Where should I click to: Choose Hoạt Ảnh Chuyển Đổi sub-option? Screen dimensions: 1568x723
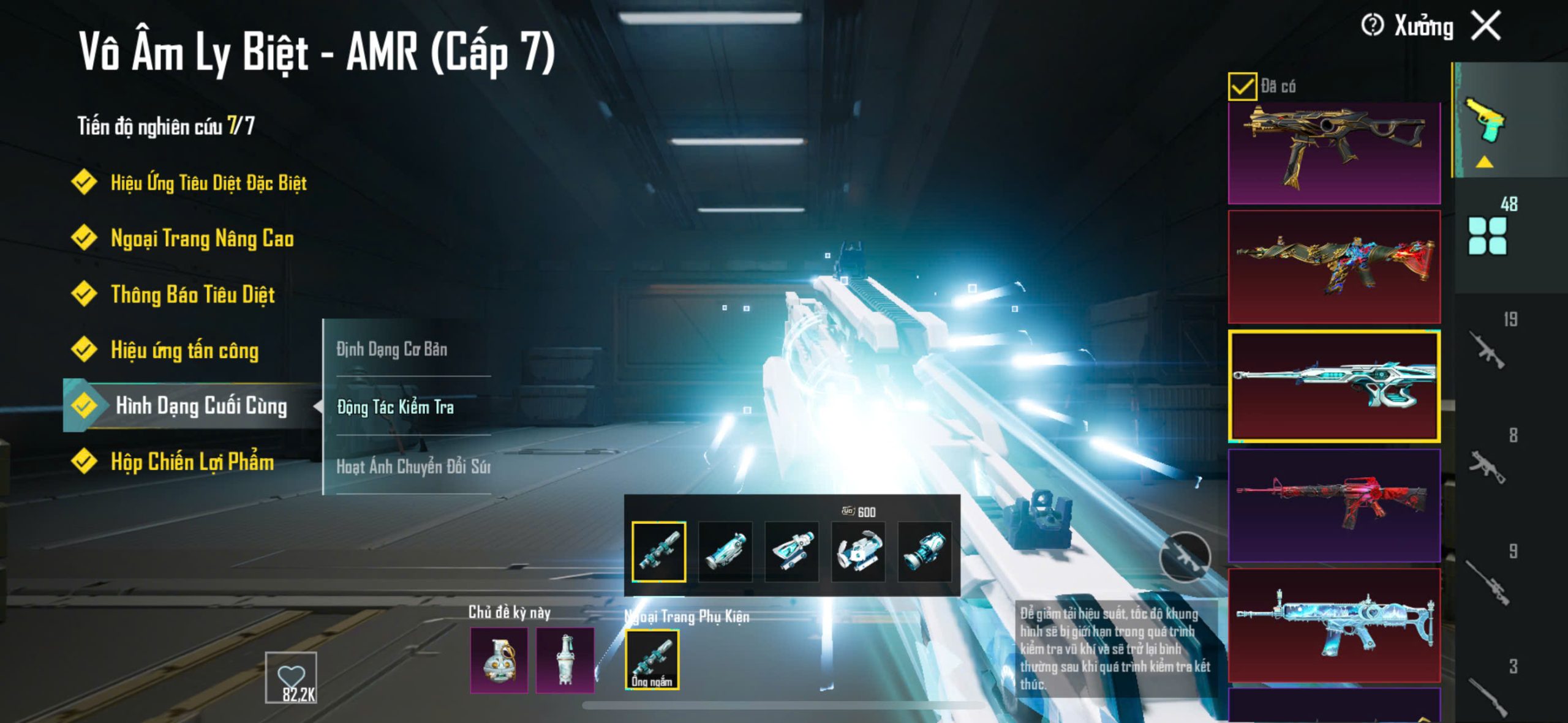(x=413, y=466)
